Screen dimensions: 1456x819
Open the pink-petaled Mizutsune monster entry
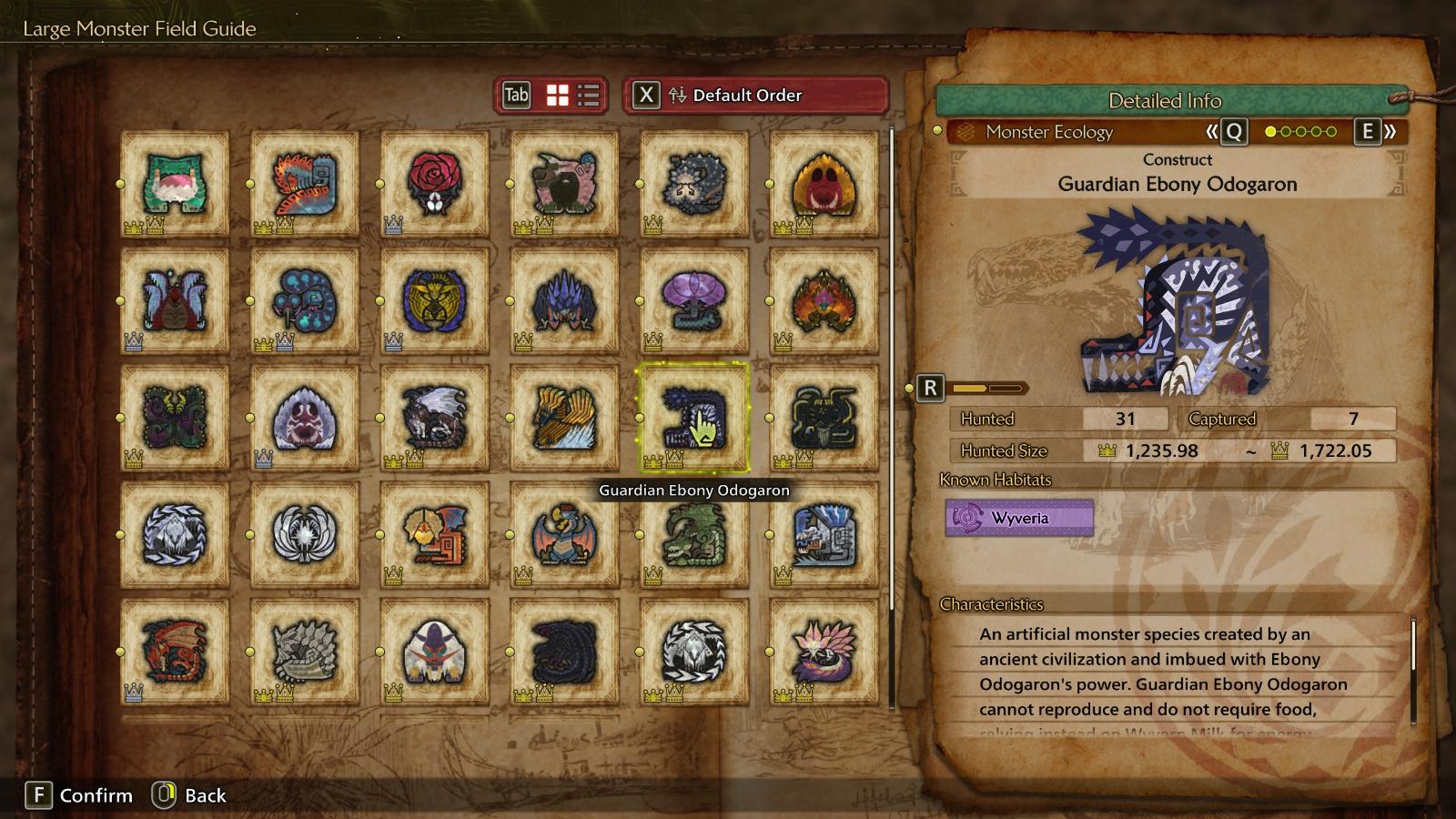coord(824,652)
